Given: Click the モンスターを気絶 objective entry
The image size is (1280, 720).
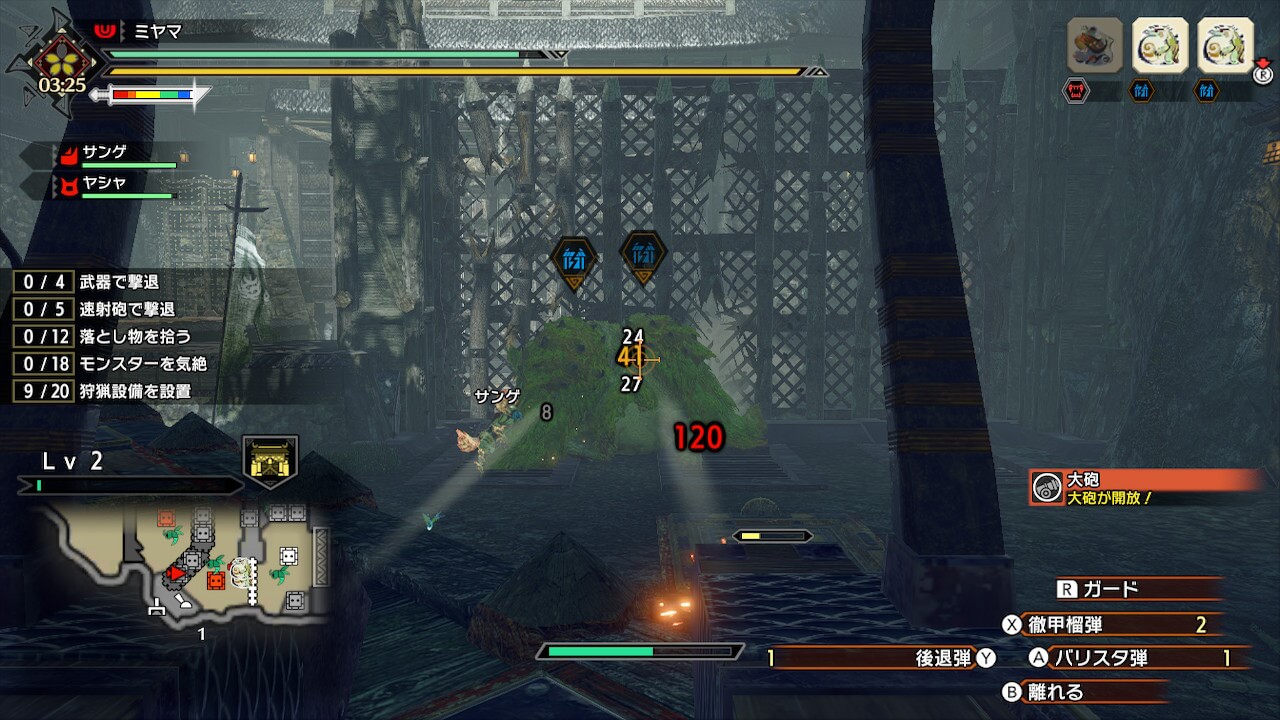Looking at the screenshot, I should (x=110, y=364).
